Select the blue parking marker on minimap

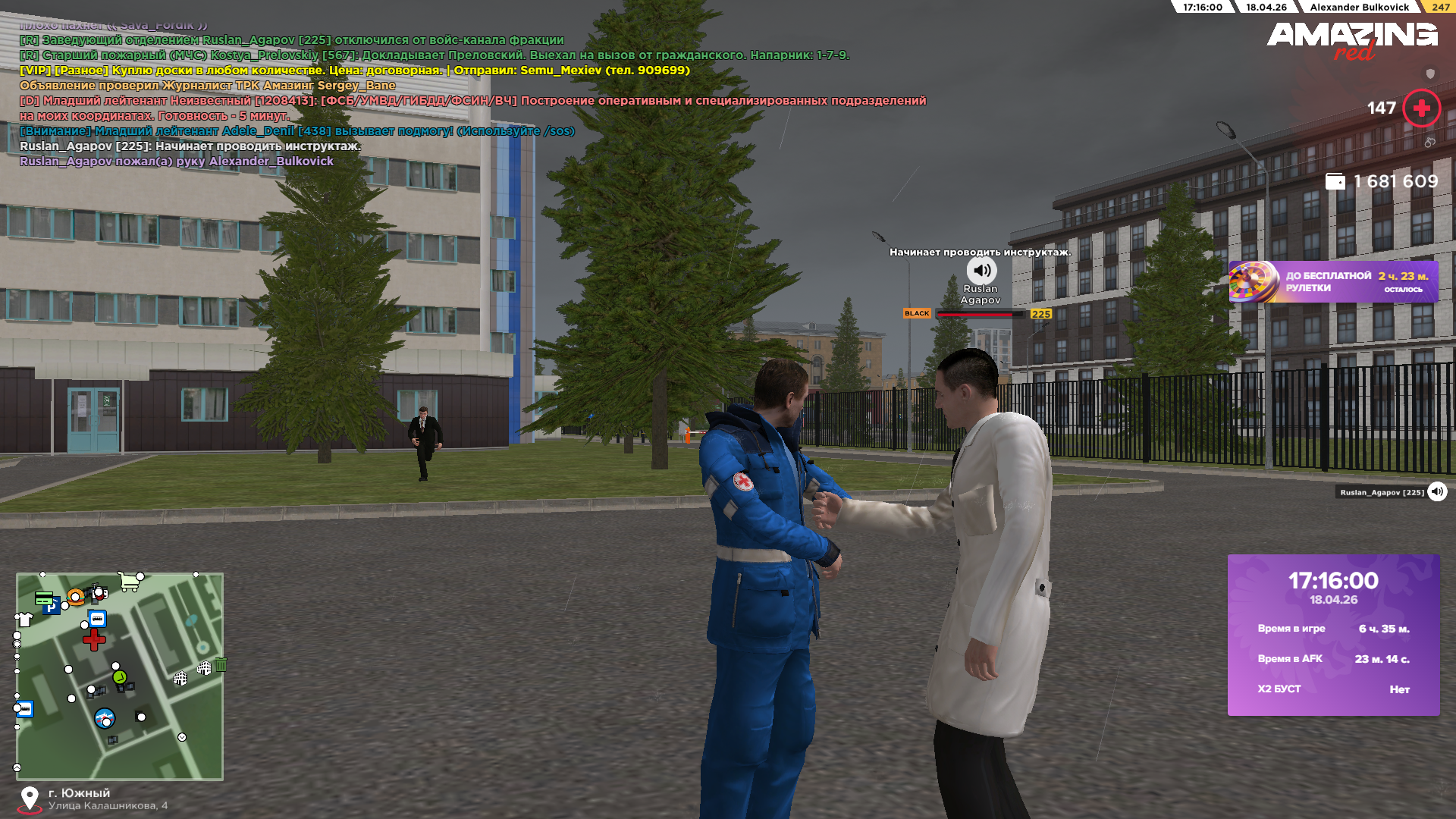[x=51, y=607]
